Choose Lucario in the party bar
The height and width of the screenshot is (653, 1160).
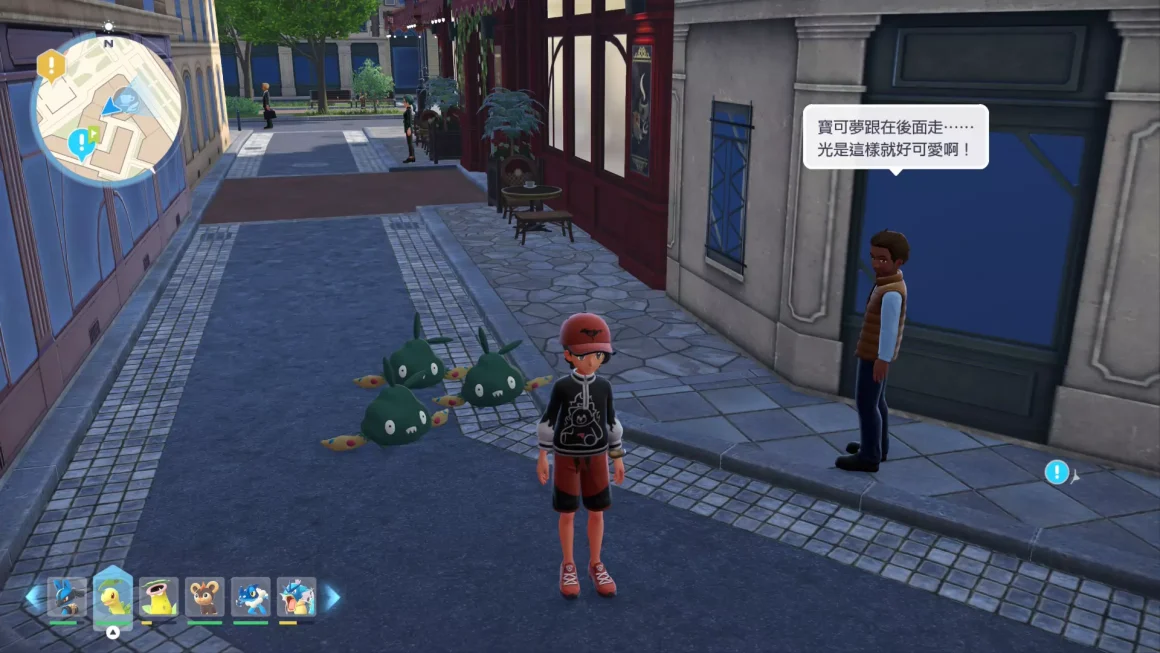coord(67,597)
